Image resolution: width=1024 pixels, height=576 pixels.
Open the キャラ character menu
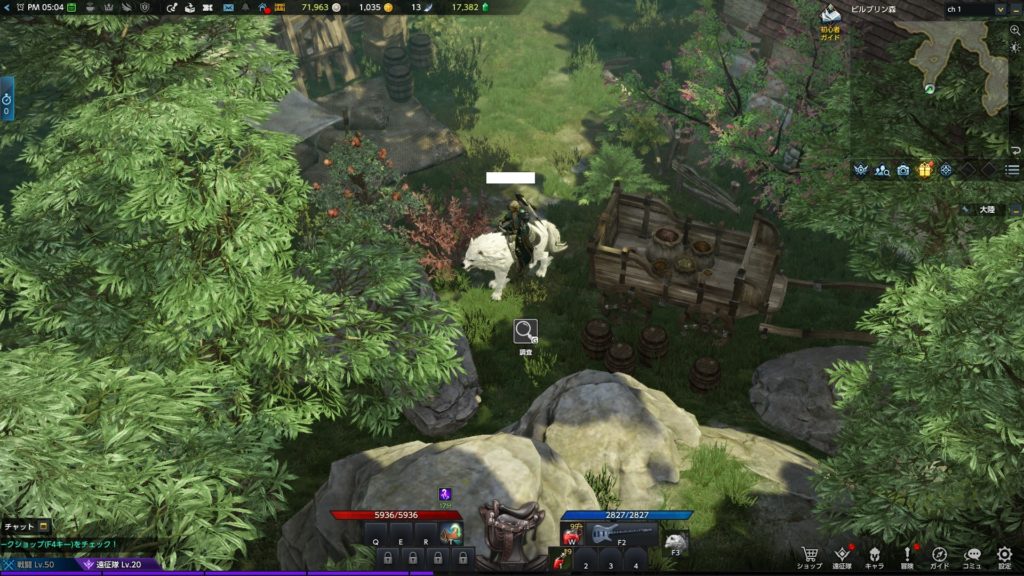(x=874, y=554)
